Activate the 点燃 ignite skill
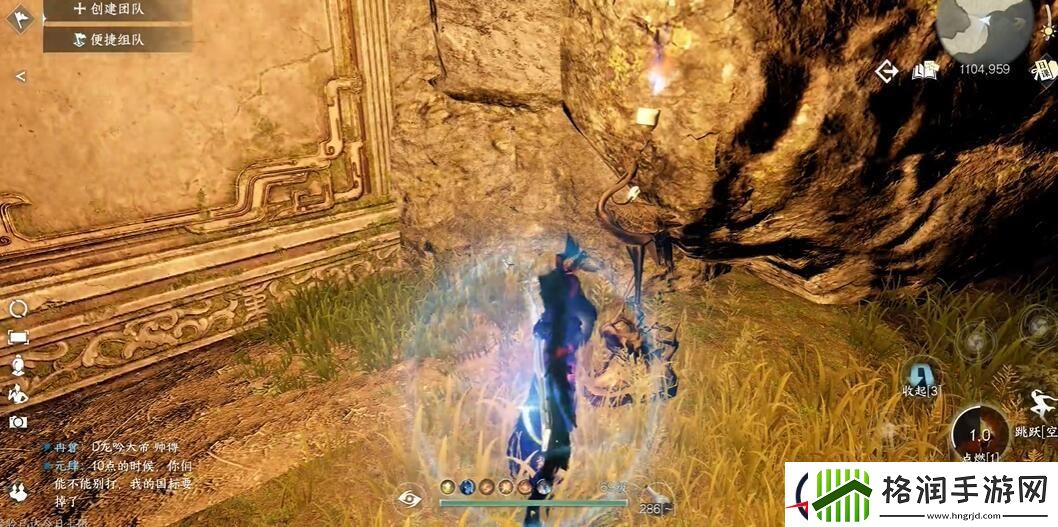 click(x=980, y=436)
